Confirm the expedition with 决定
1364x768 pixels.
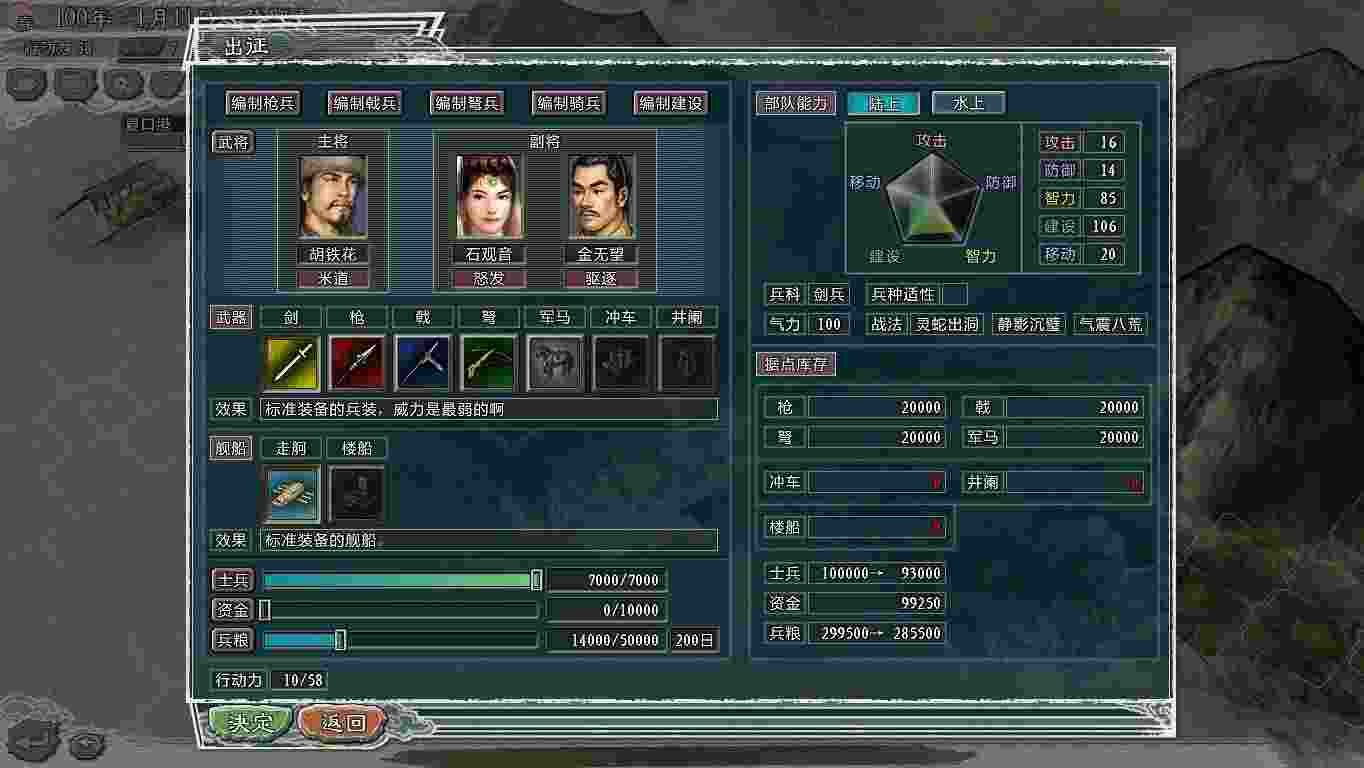(250, 722)
